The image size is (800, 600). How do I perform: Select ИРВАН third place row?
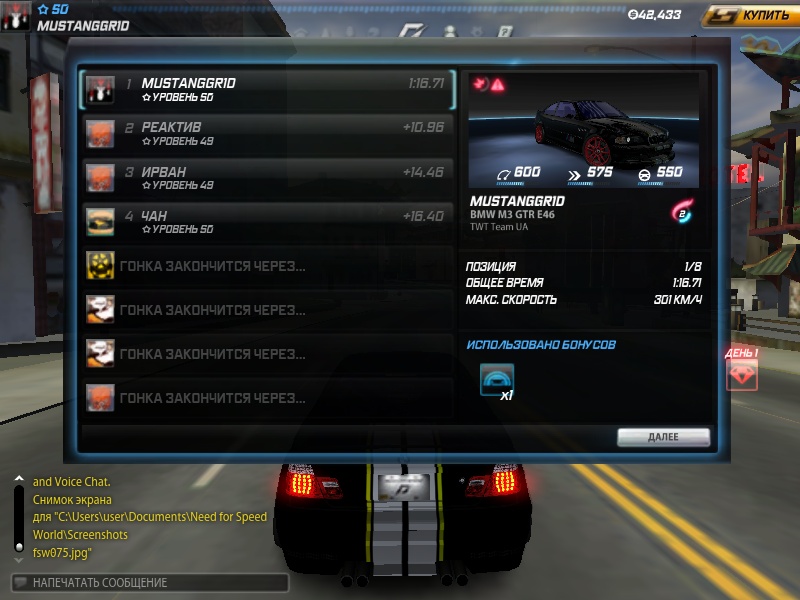[267, 178]
